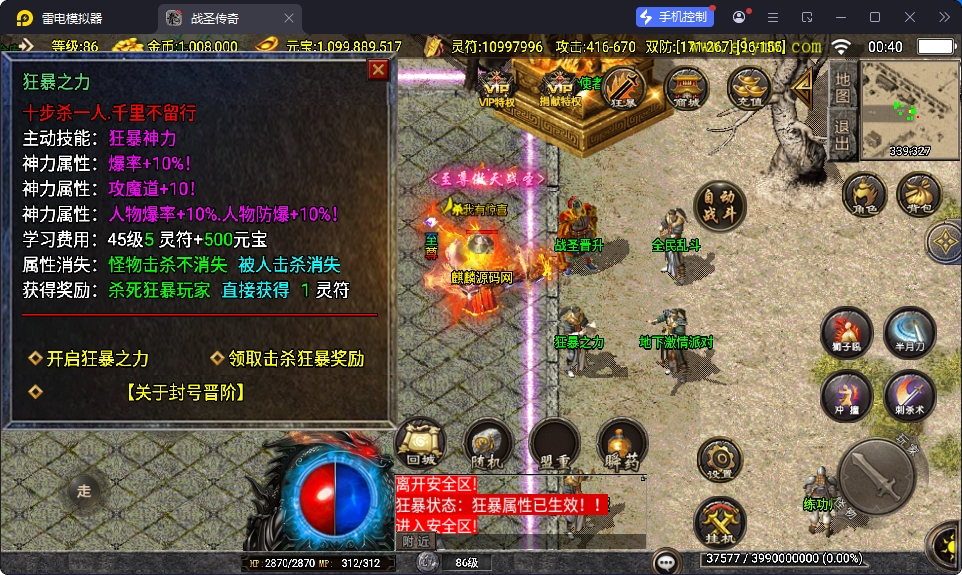Toggle 自动战斗 auto battle
Viewport: 962px width, 575px height.
[719, 206]
